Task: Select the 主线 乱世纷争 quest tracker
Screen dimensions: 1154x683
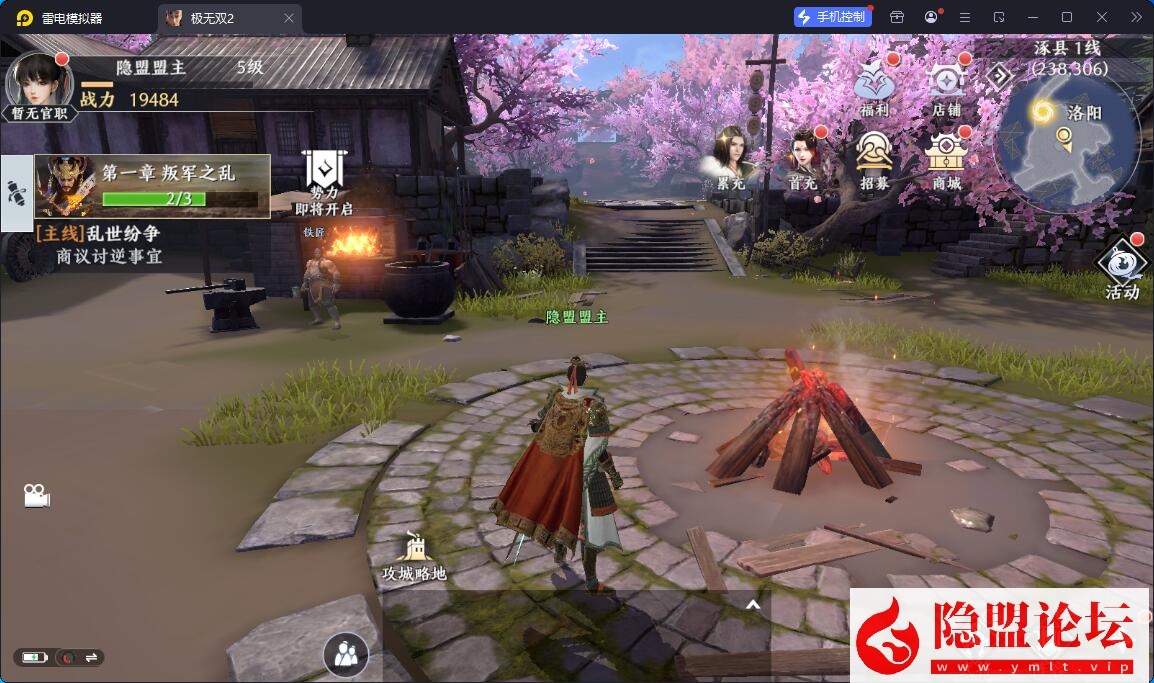Action: click(98, 245)
